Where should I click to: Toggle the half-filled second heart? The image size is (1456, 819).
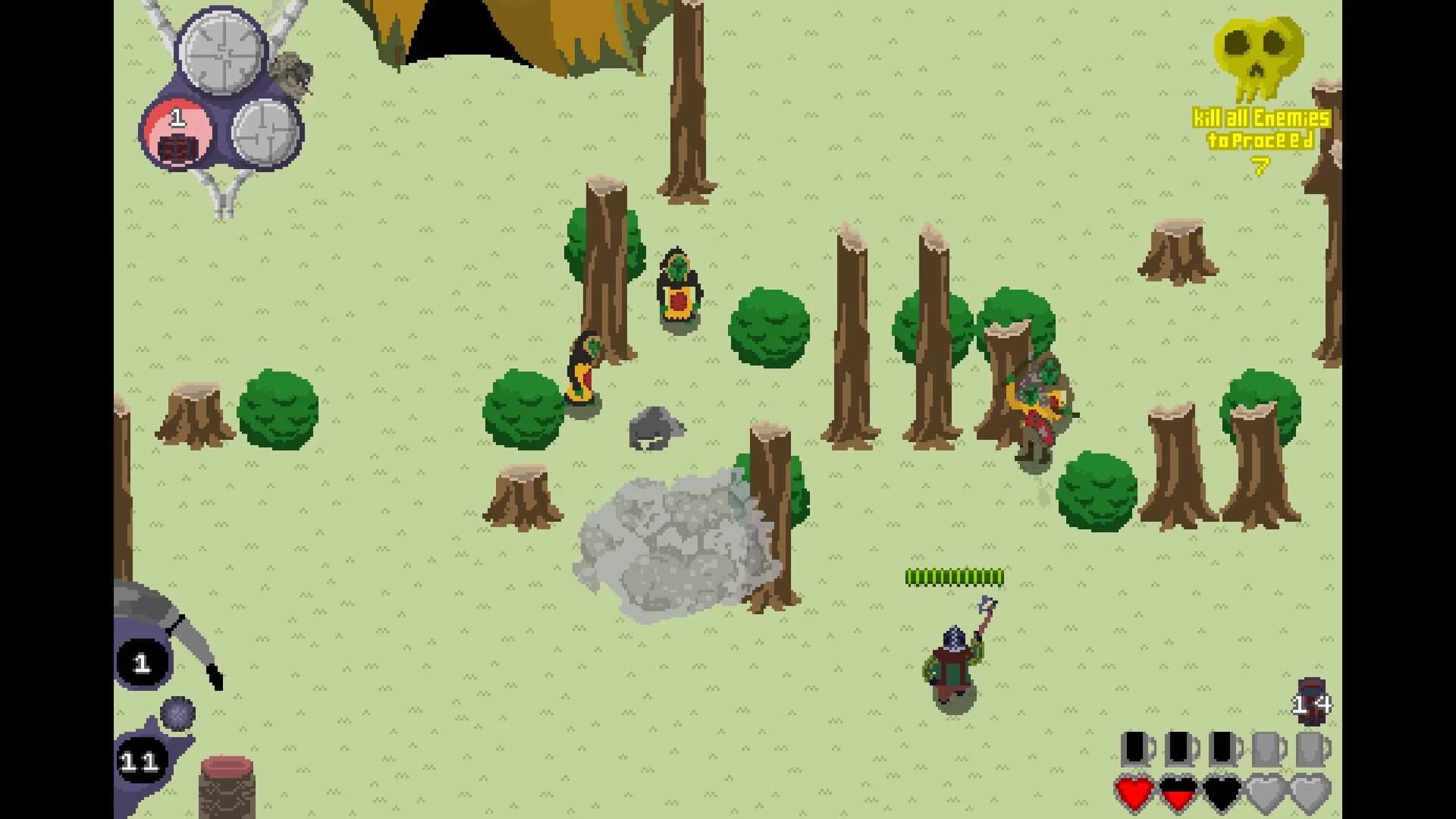1178,792
